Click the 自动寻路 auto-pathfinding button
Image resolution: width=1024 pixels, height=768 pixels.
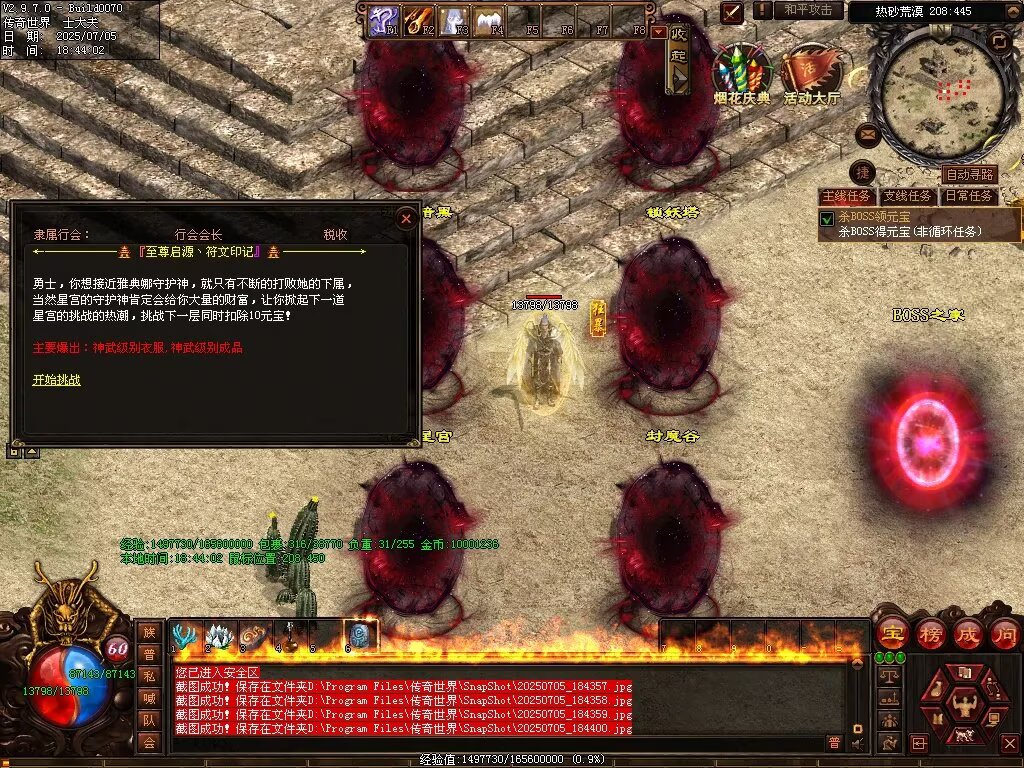click(968, 175)
